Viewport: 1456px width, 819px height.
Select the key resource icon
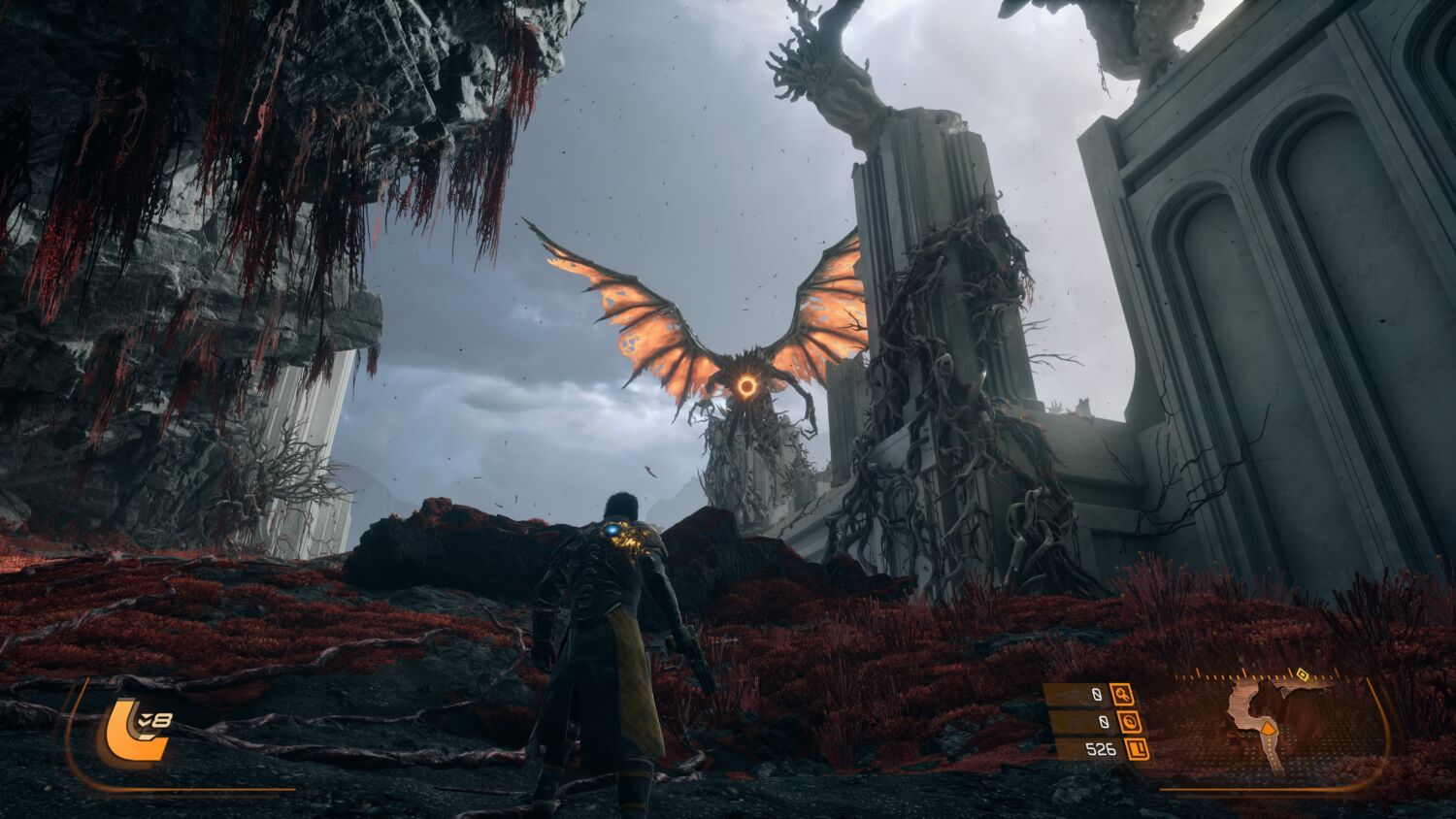(1123, 695)
